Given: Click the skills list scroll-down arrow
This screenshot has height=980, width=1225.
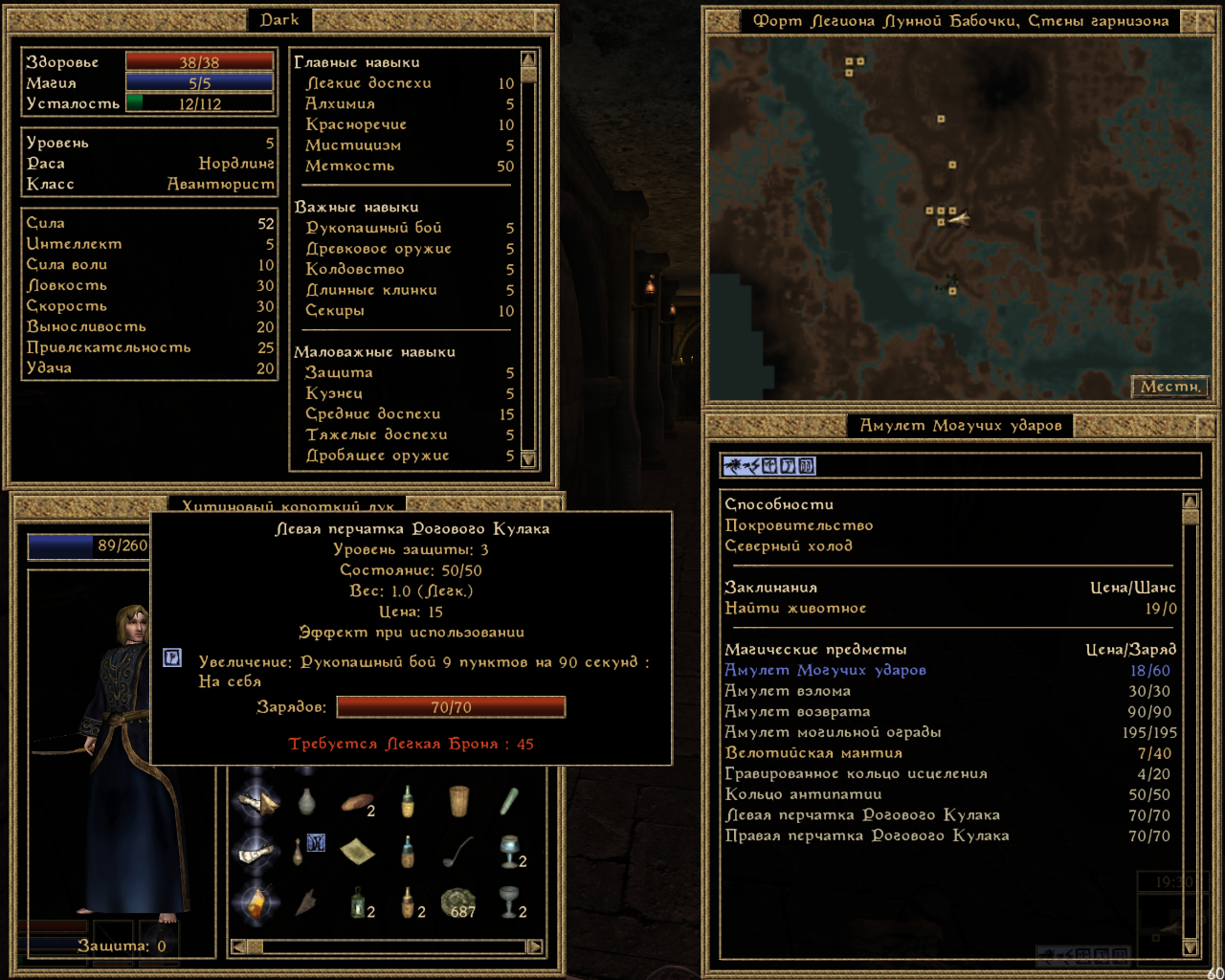Looking at the screenshot, I should point(528,459).
